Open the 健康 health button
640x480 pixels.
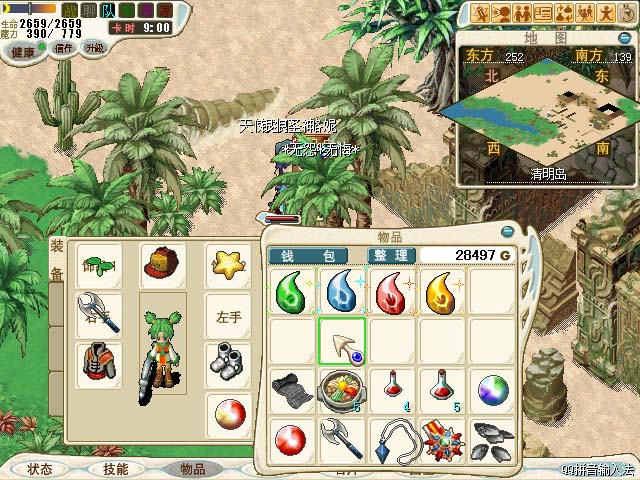pyautogui.click(x=24, y=51)
